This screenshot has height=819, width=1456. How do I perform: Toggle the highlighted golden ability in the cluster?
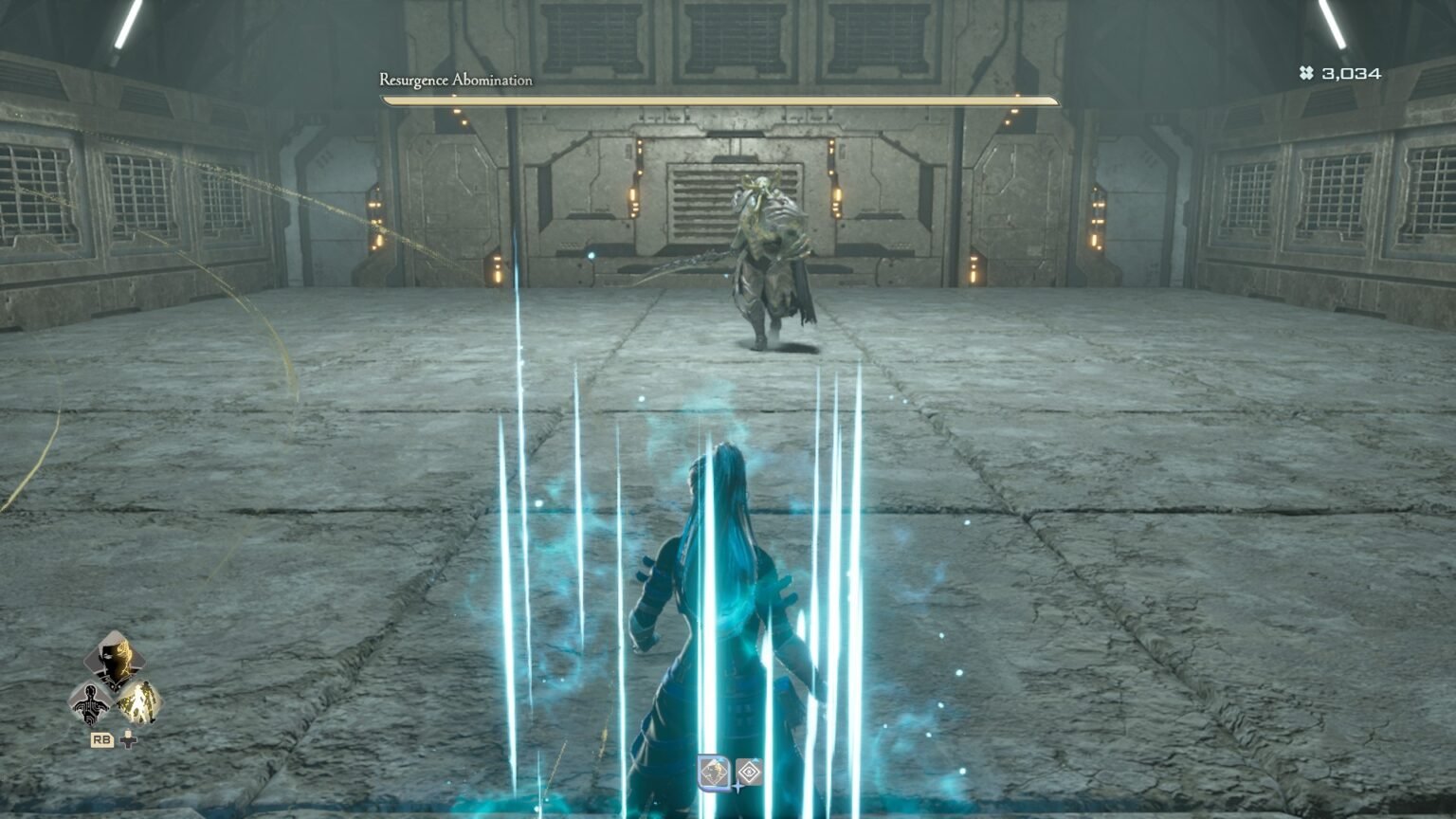point(138,701)
